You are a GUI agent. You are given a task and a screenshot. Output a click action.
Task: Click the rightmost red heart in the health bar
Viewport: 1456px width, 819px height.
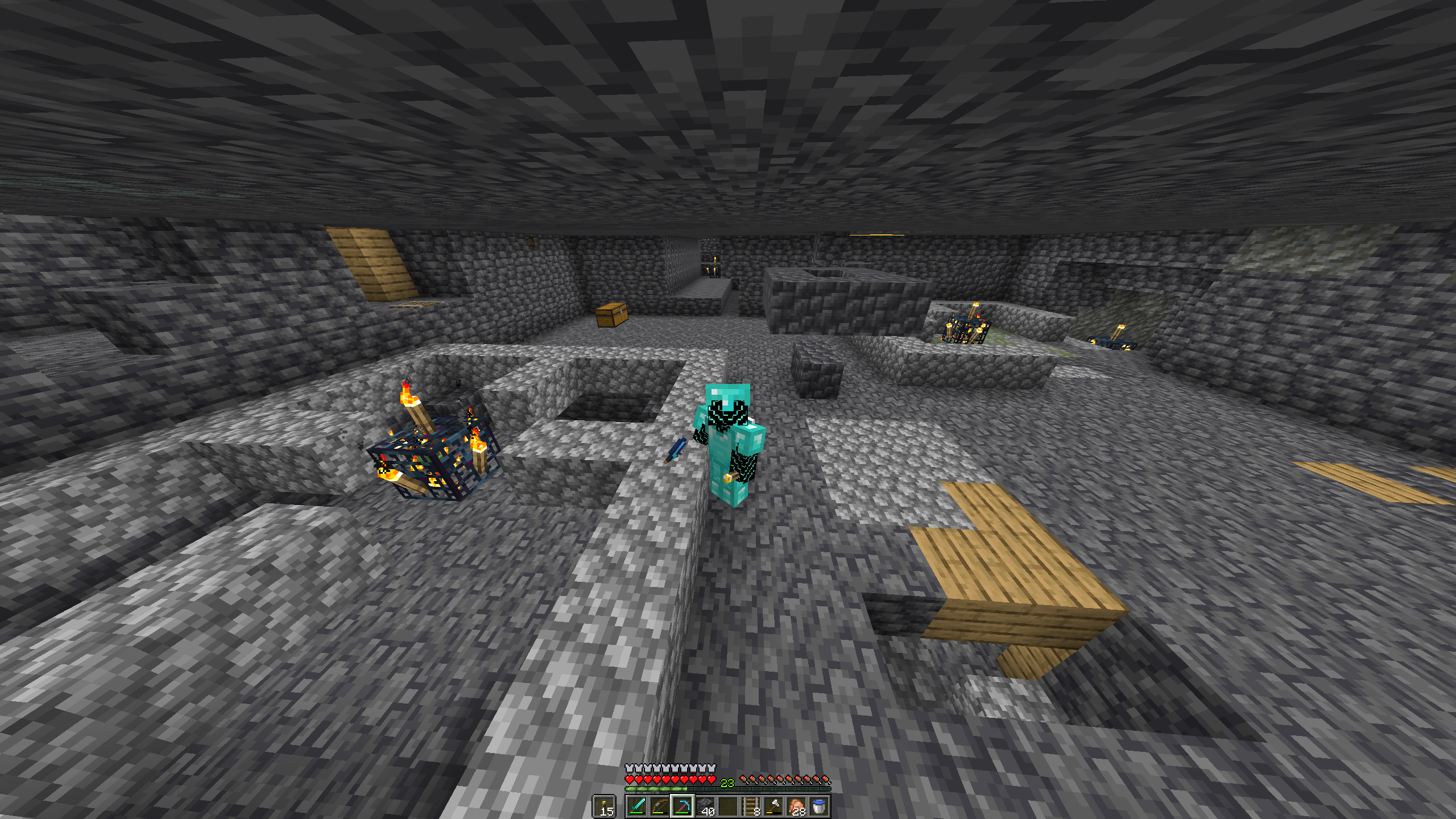(711, 780)
